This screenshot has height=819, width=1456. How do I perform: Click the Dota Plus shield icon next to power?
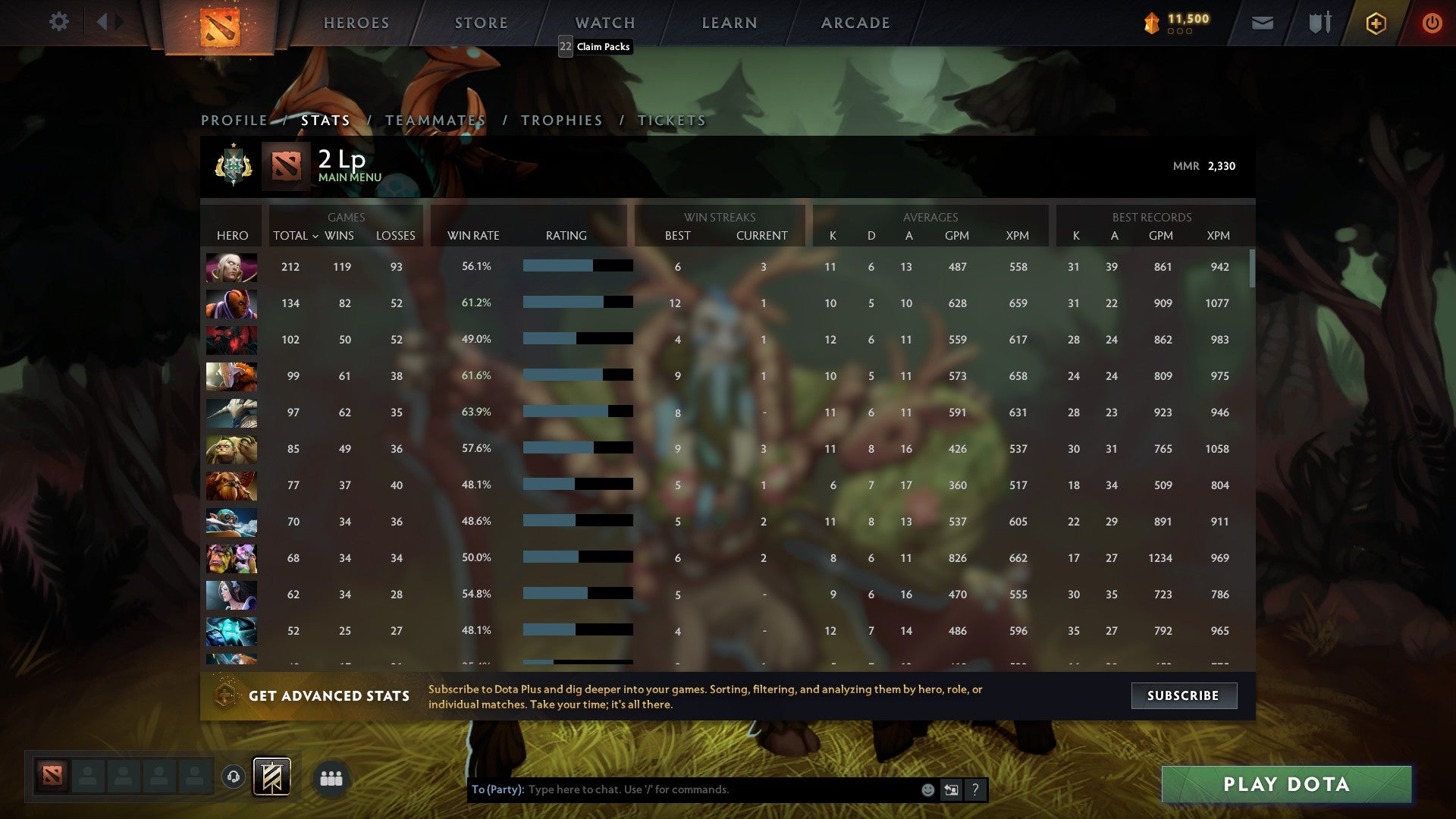coord(1376,23)
